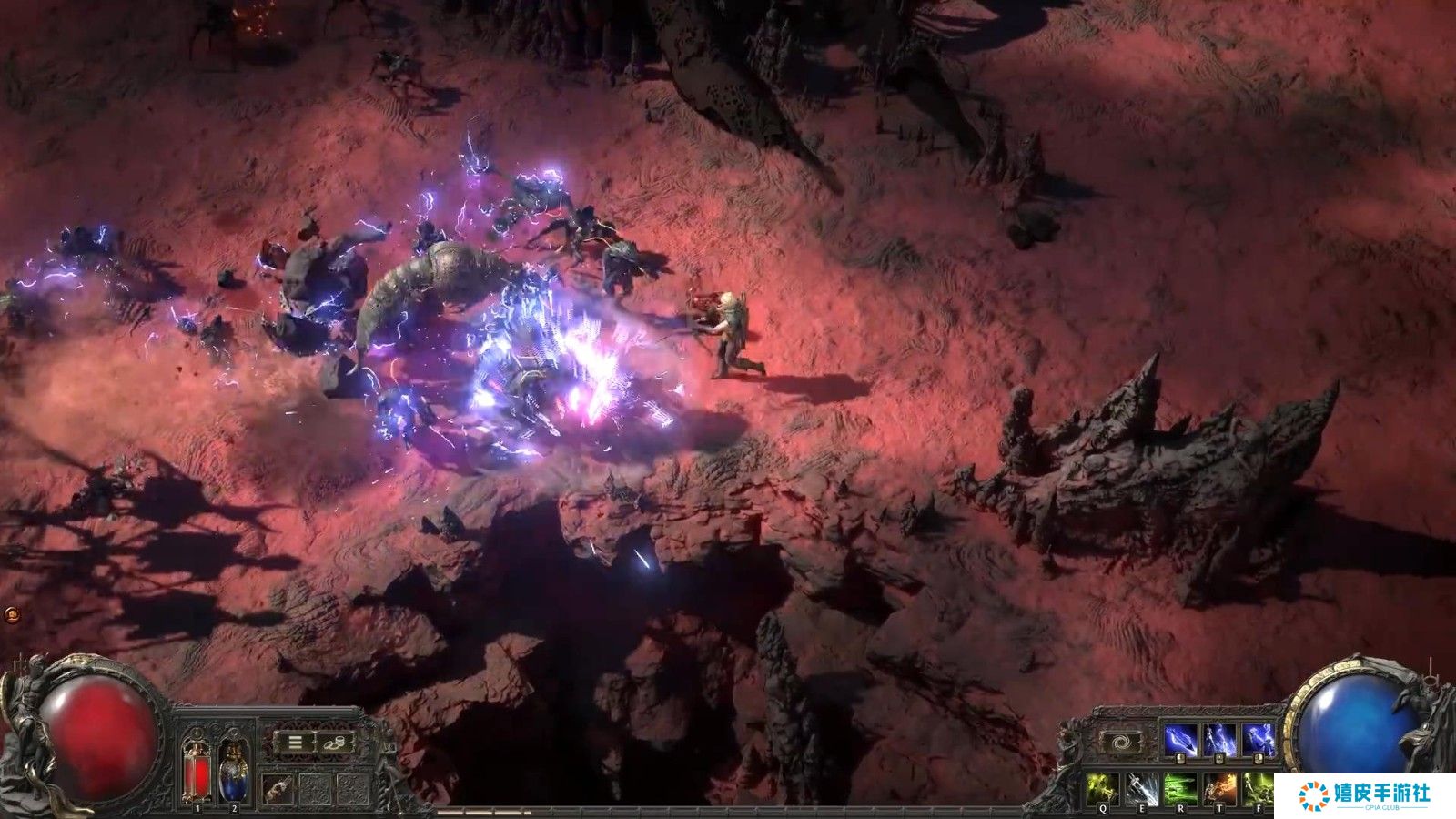Fire the orange flame skill on T

coord(1220,788)
